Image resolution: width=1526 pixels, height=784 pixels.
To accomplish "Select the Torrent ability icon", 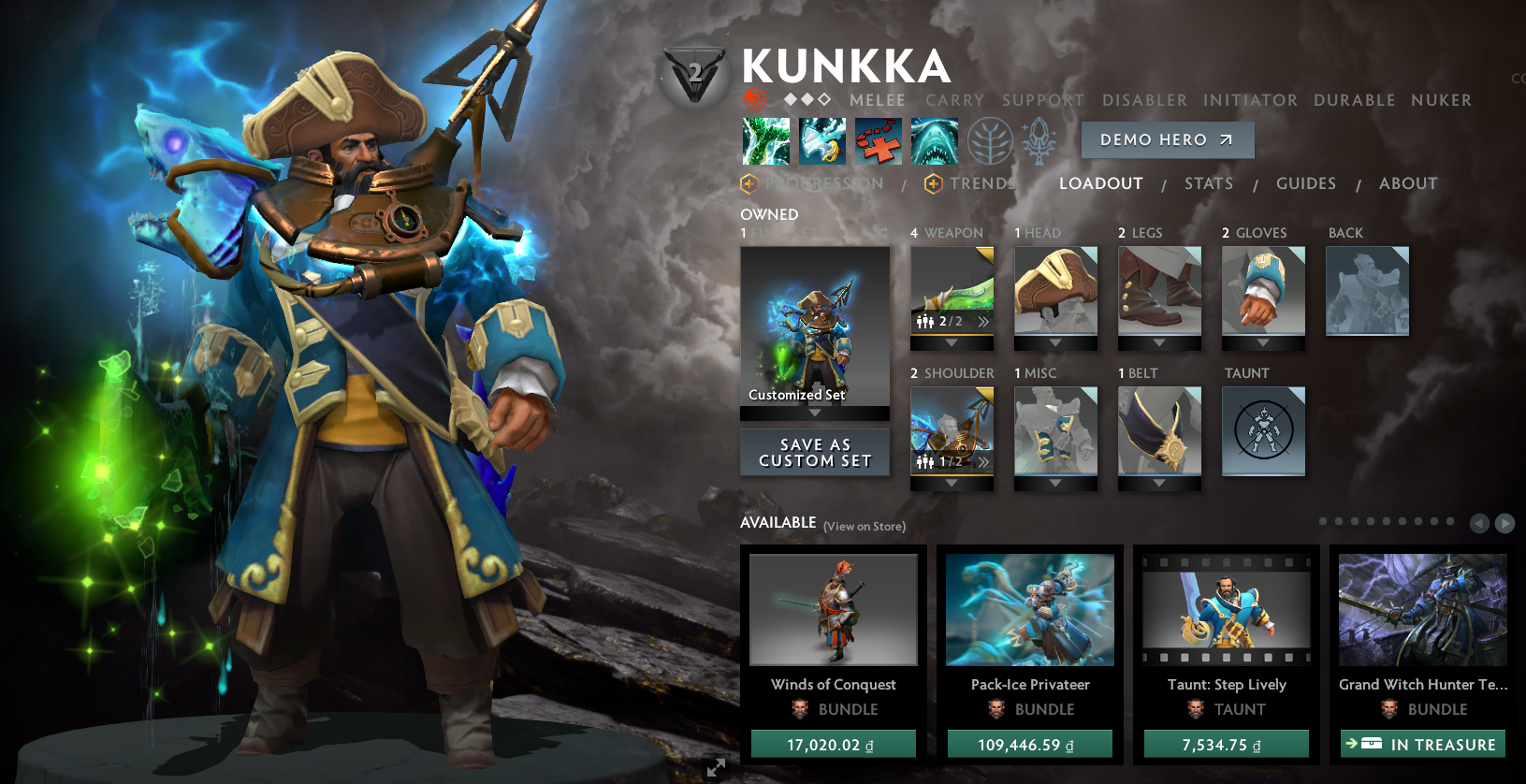I will click(x=765, y=140).
